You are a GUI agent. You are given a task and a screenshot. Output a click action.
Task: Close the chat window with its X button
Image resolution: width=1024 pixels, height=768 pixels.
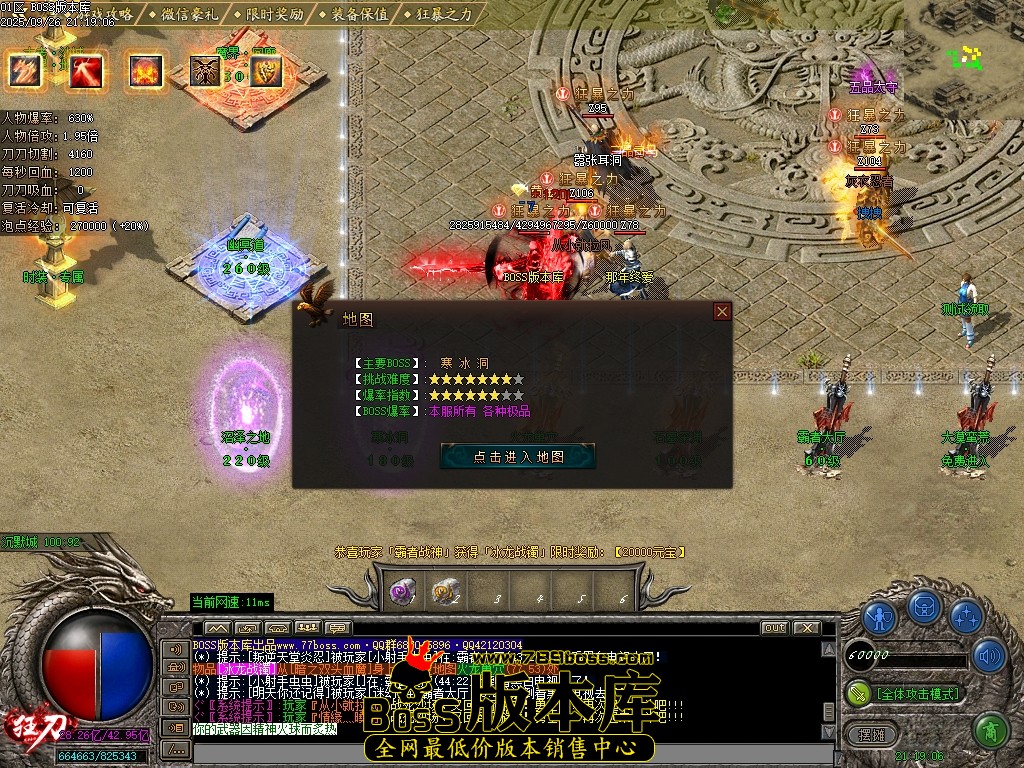coord(806,628)
